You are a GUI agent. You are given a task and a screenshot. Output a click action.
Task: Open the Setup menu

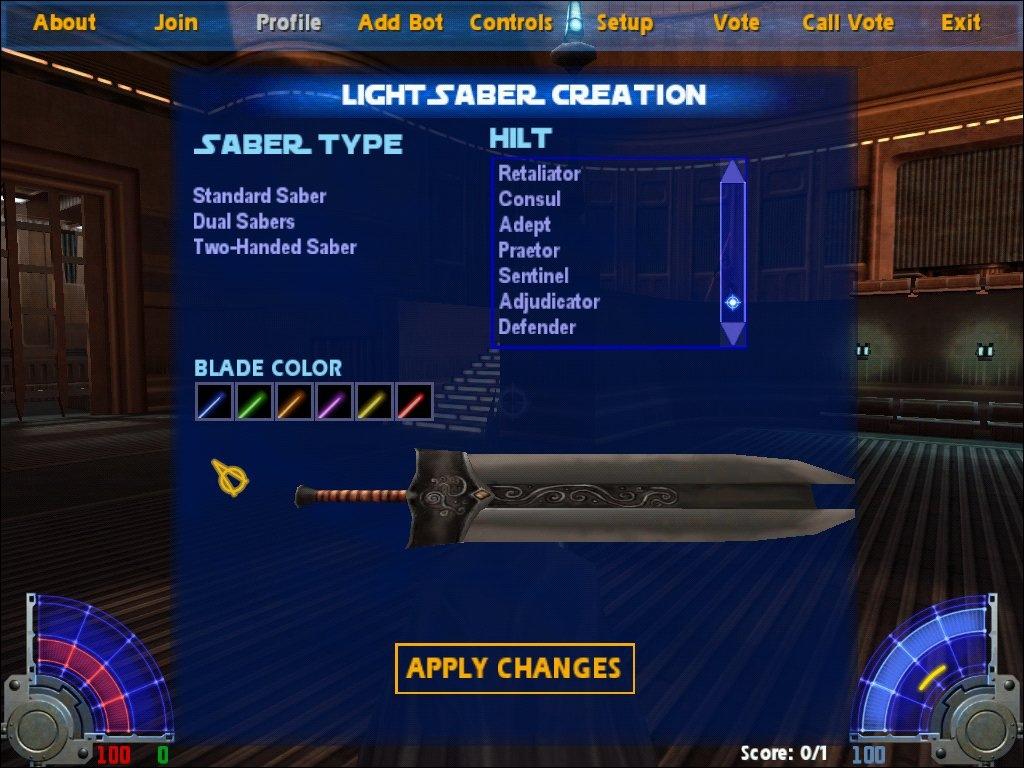pos(624,22)
